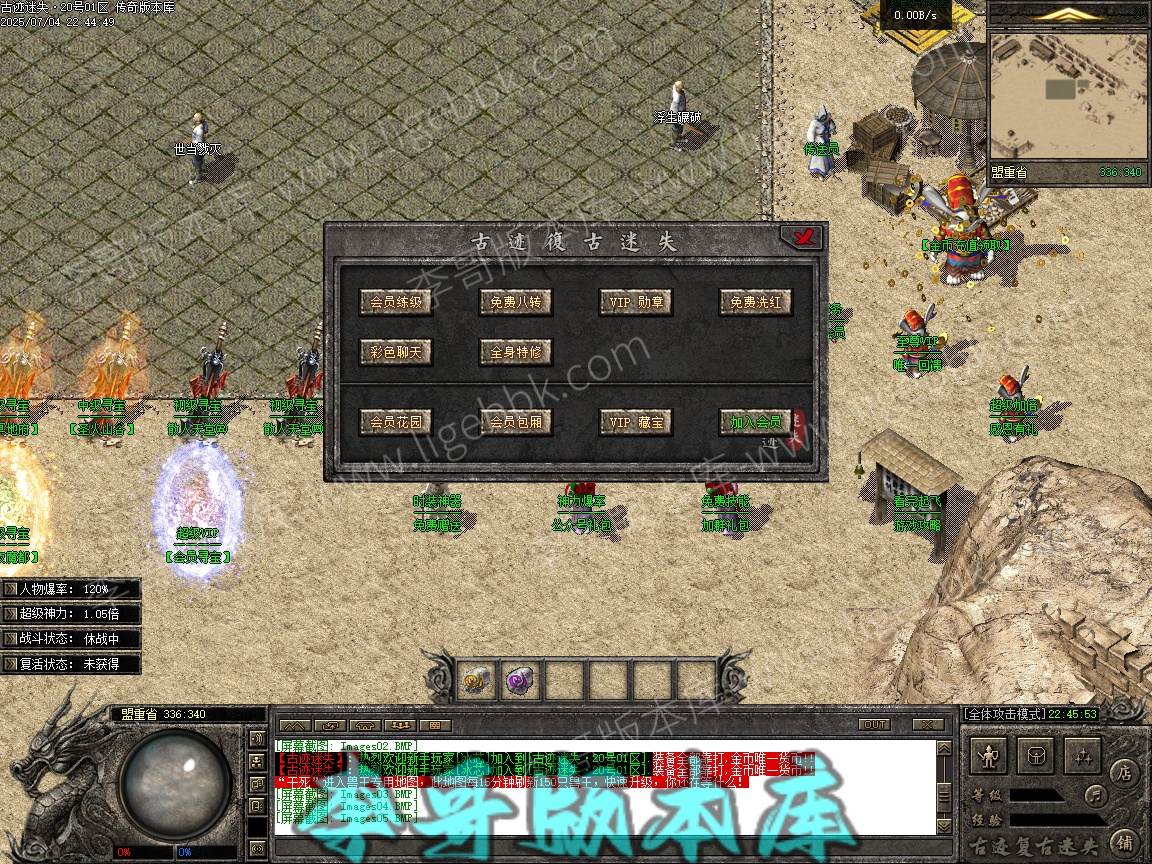Use the yellow scroll in the hotbar
Image resolution: width=1152 pixels, height=864 pixels.
pos(477,681)
